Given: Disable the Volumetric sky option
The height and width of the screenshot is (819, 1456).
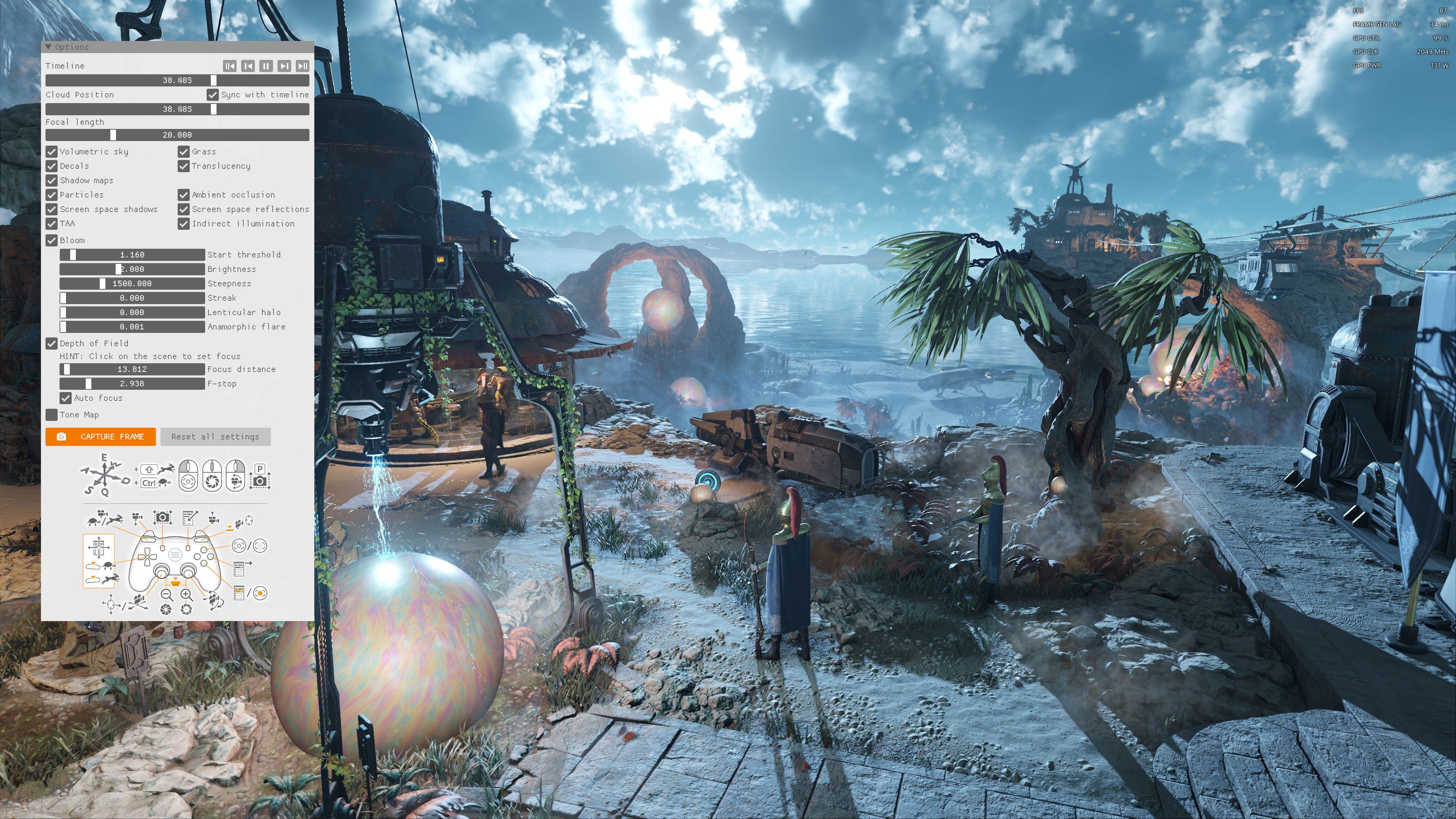Looking at the screenshot, I should [52, 152].
